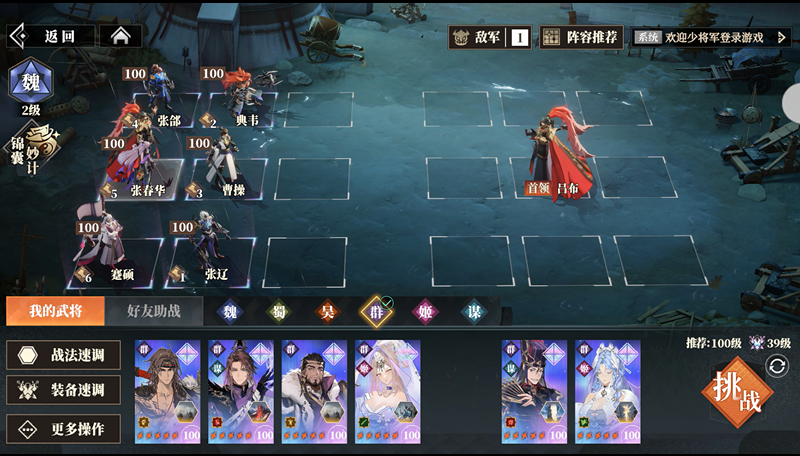This screenshot has width=800, height=456.
Task: Show 阵容推荐 lineup recommendations
Action: click(582, 37)
